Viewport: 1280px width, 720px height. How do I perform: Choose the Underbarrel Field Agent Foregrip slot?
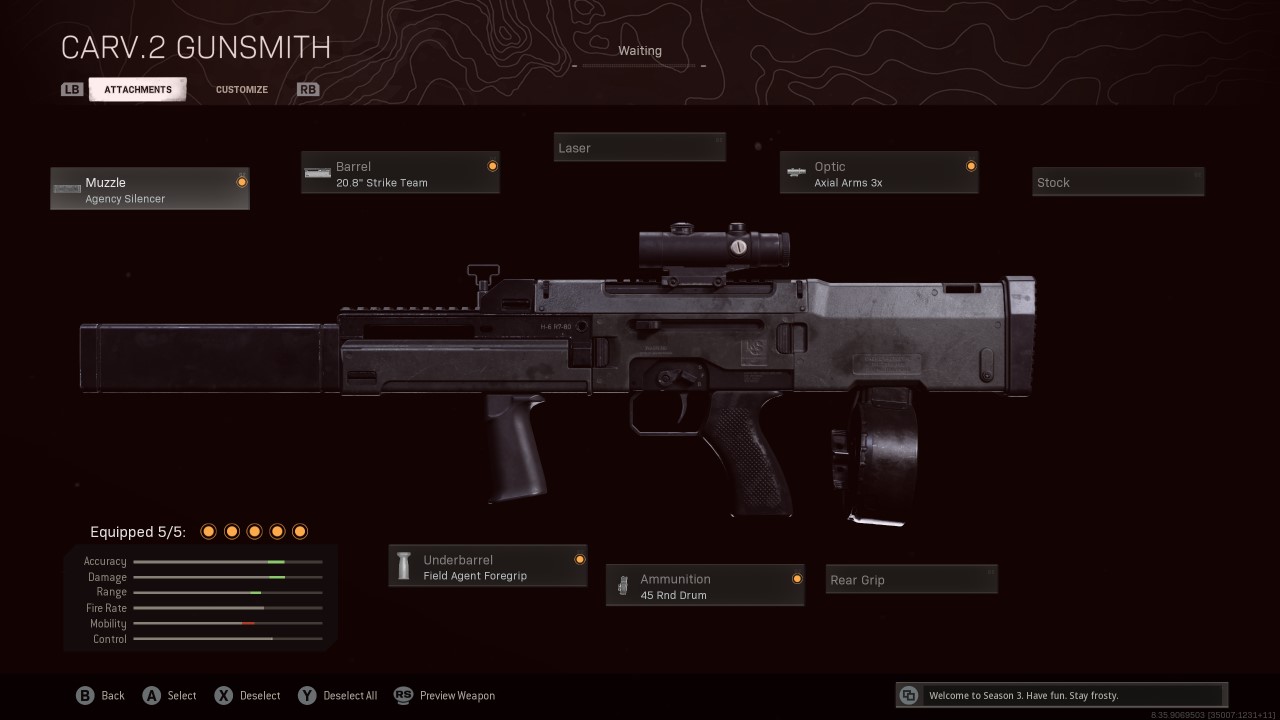coord(488,567)
